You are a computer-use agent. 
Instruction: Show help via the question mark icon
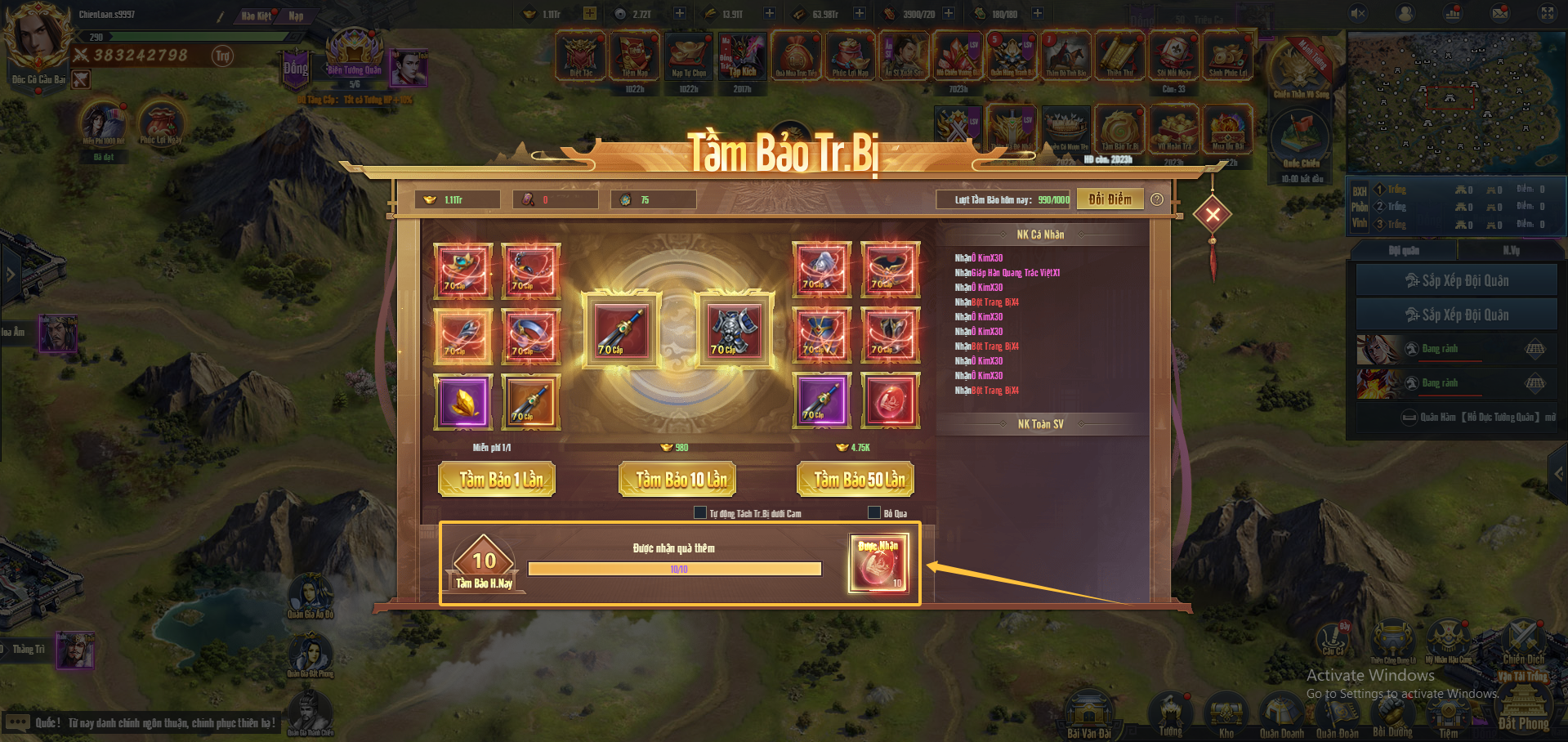coord(1157,199)
